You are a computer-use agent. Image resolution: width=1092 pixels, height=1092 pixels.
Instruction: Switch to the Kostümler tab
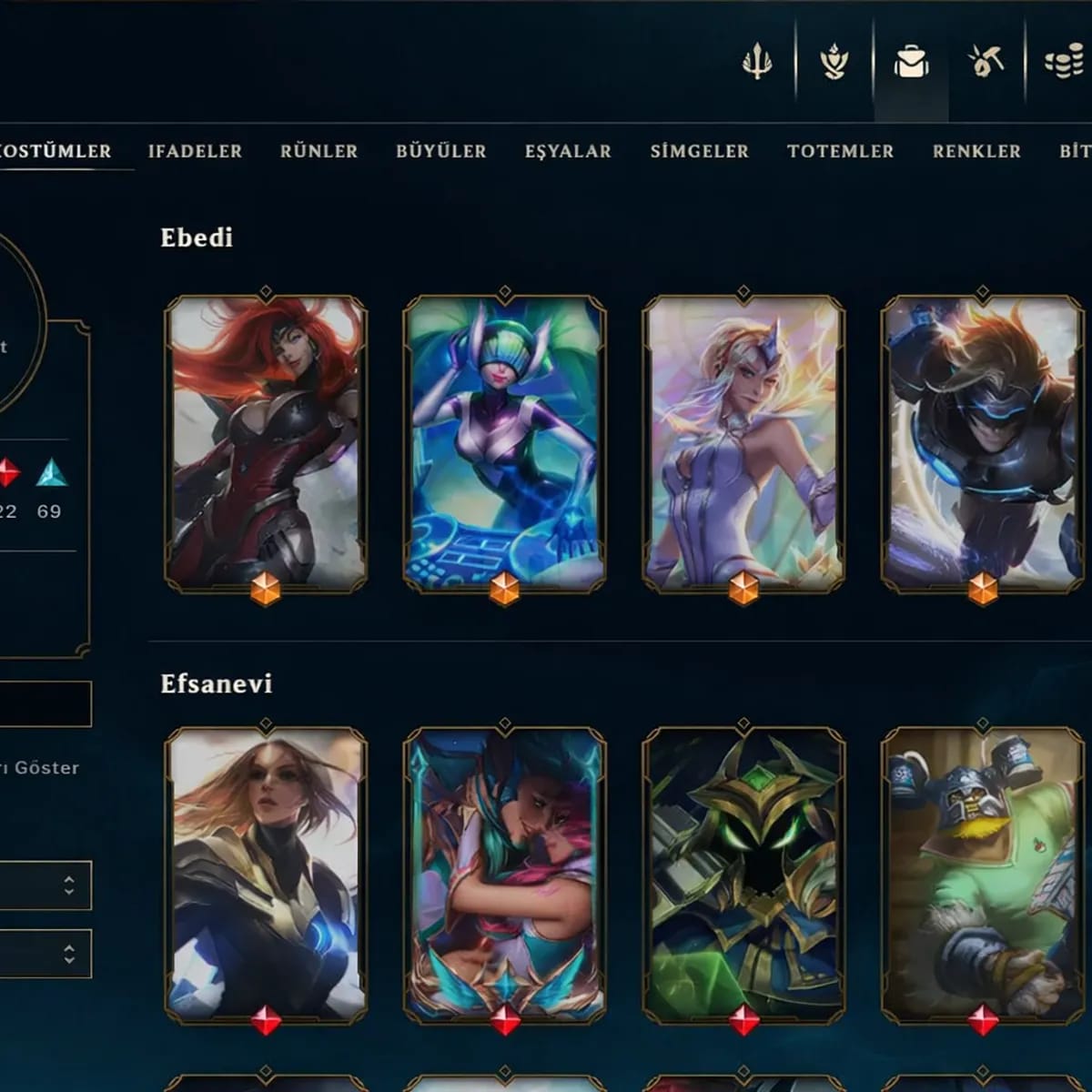(56, 152)
